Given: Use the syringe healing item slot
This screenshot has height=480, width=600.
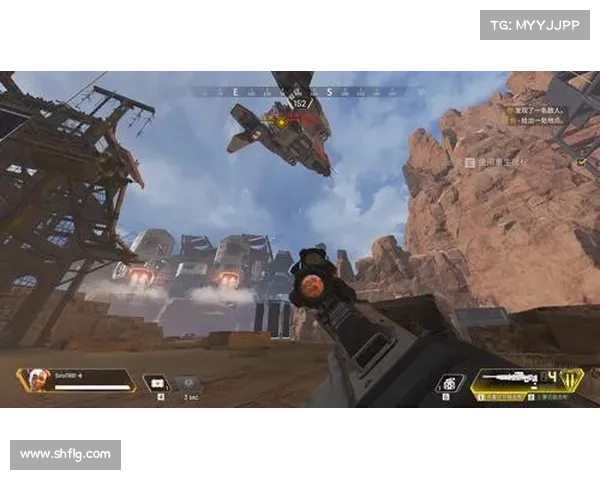Looking at the screenshot, I should (x=156, y=383).
